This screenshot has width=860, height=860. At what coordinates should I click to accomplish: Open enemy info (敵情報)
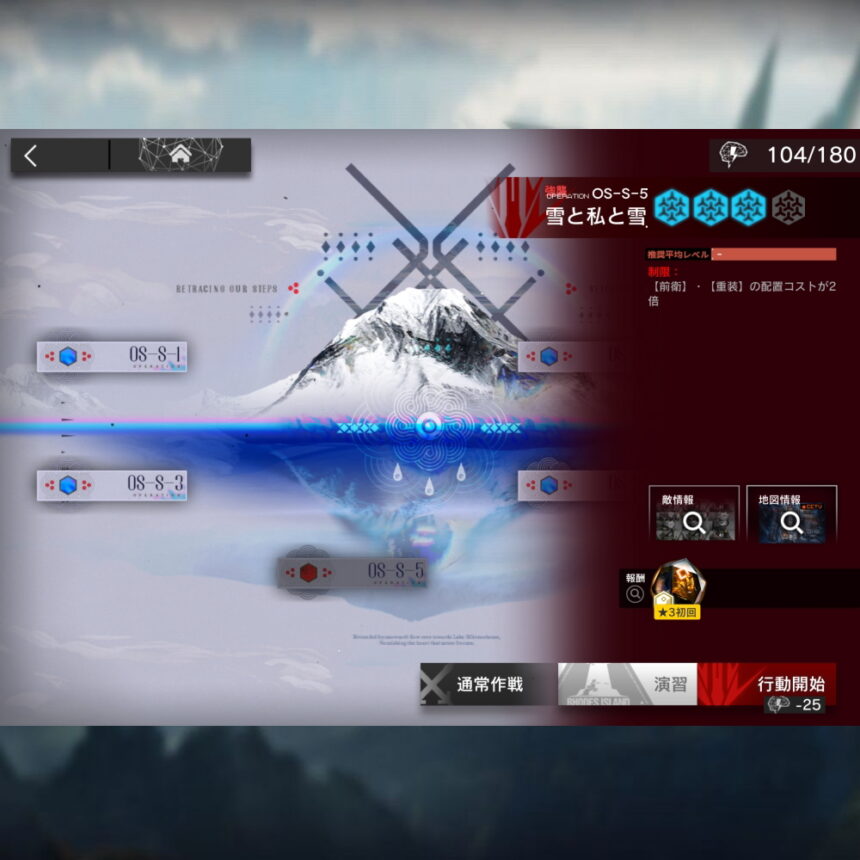click(693, 514)
